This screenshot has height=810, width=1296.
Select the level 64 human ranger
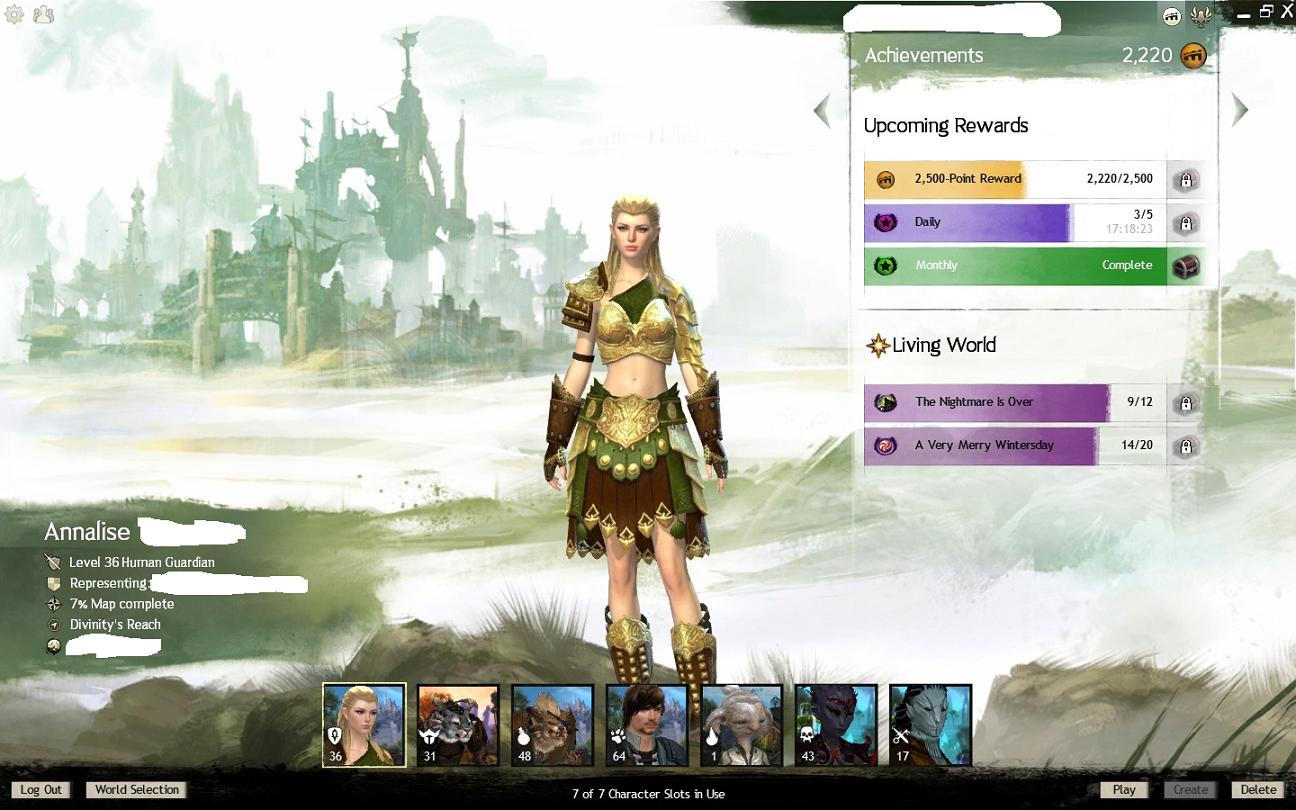647,725
